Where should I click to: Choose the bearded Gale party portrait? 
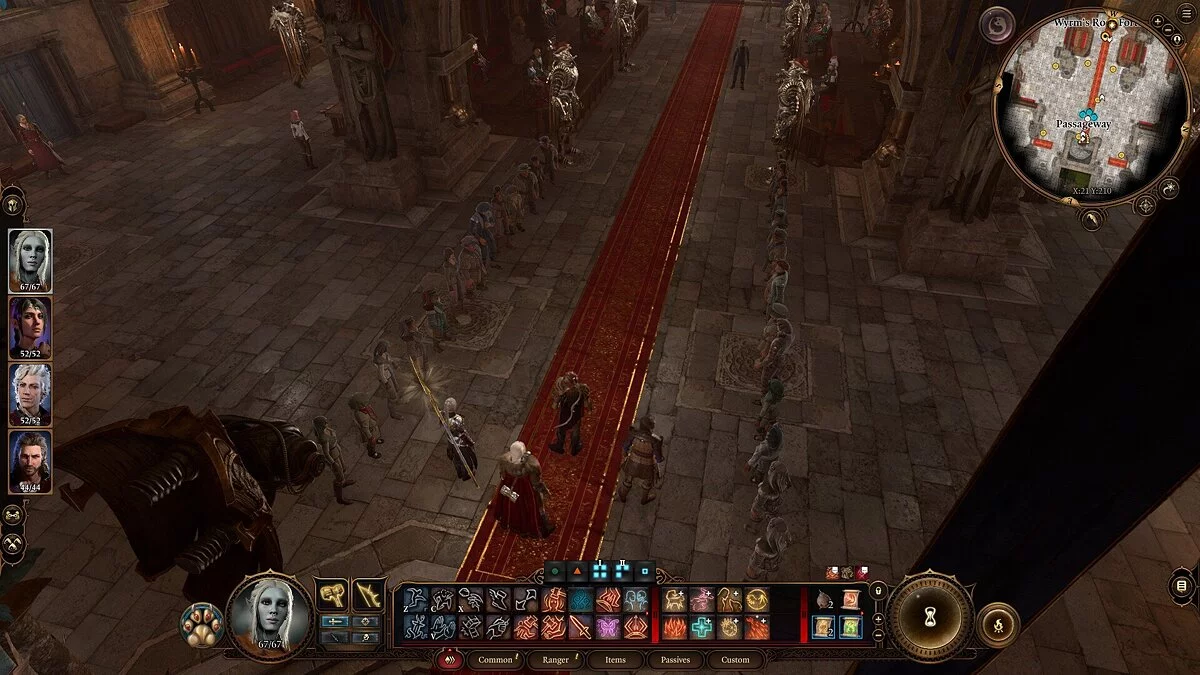[30, 460]
